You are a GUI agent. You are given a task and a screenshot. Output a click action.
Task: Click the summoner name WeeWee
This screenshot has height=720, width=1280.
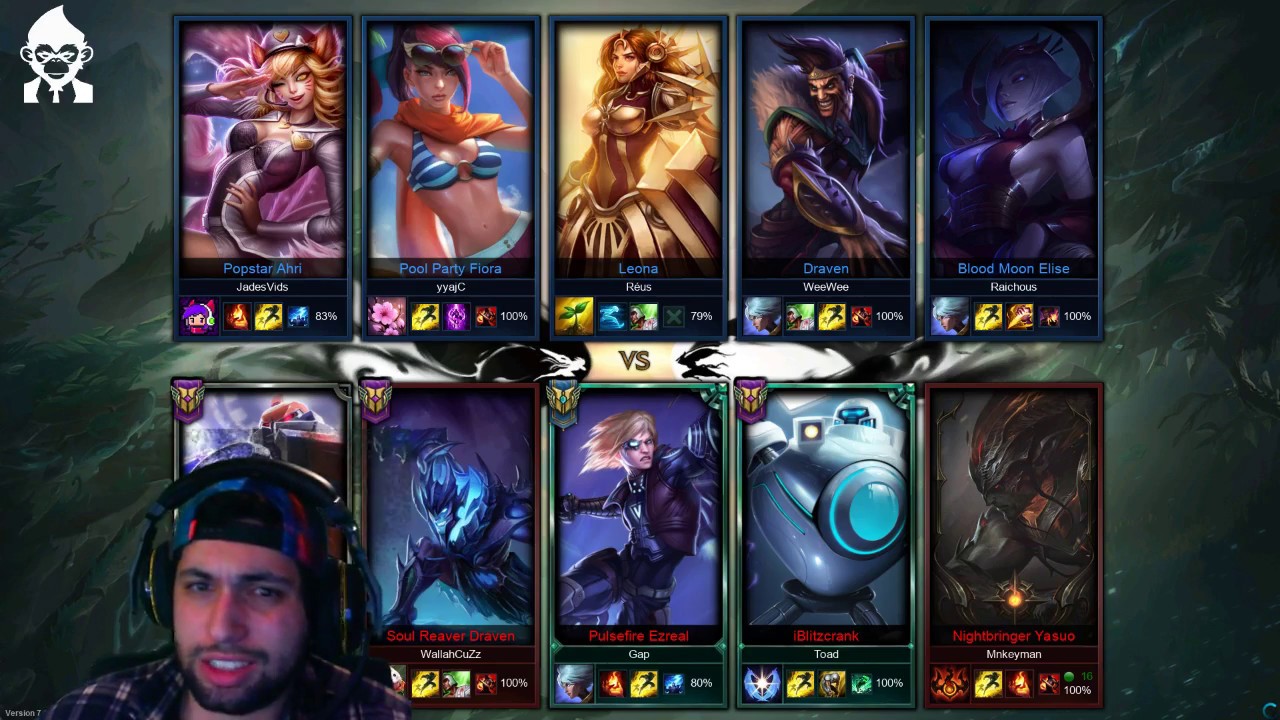click(826, 287)
